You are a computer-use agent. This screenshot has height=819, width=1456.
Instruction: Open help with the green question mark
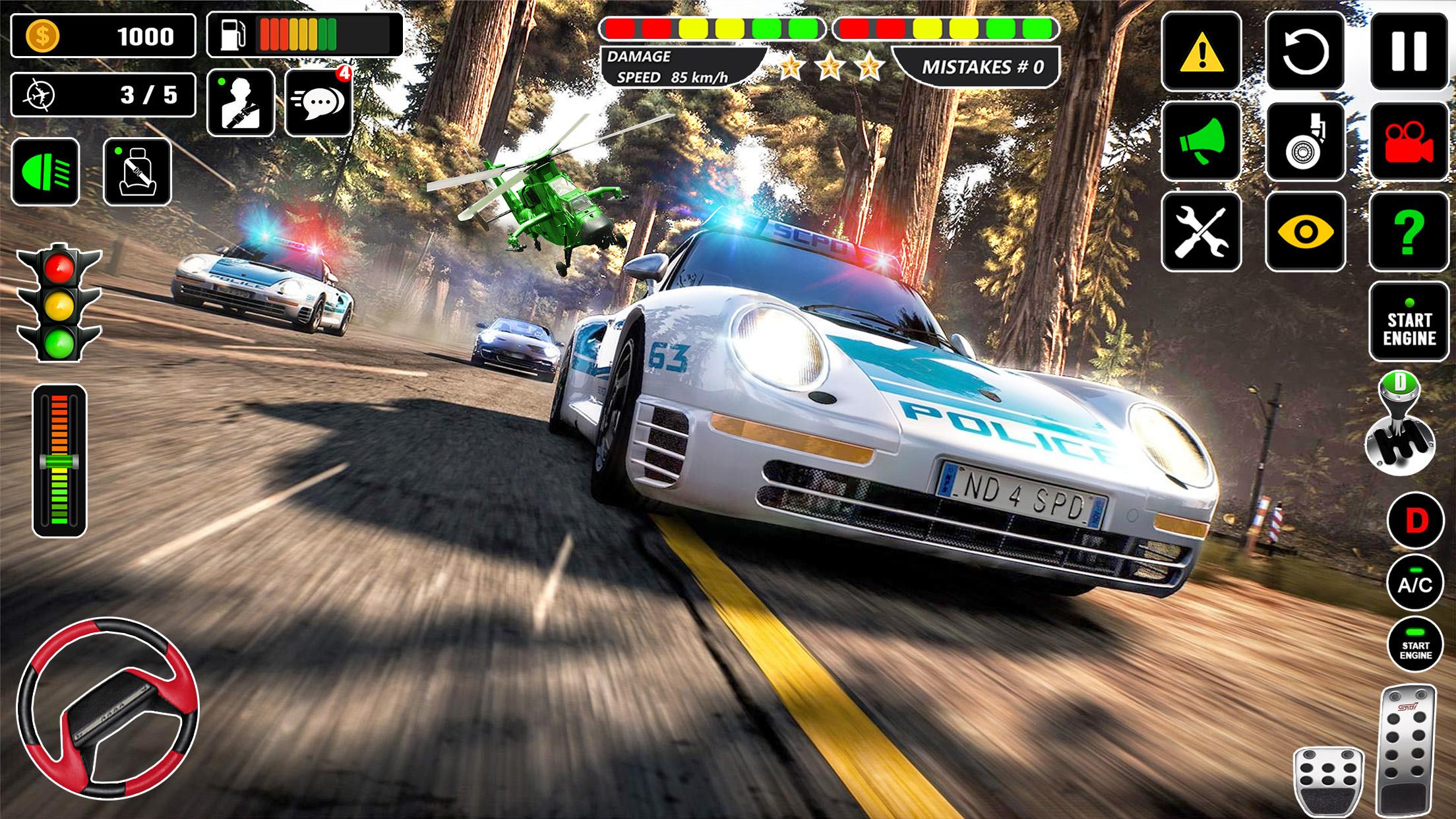pyautogui.click(x=1409, y=231)
